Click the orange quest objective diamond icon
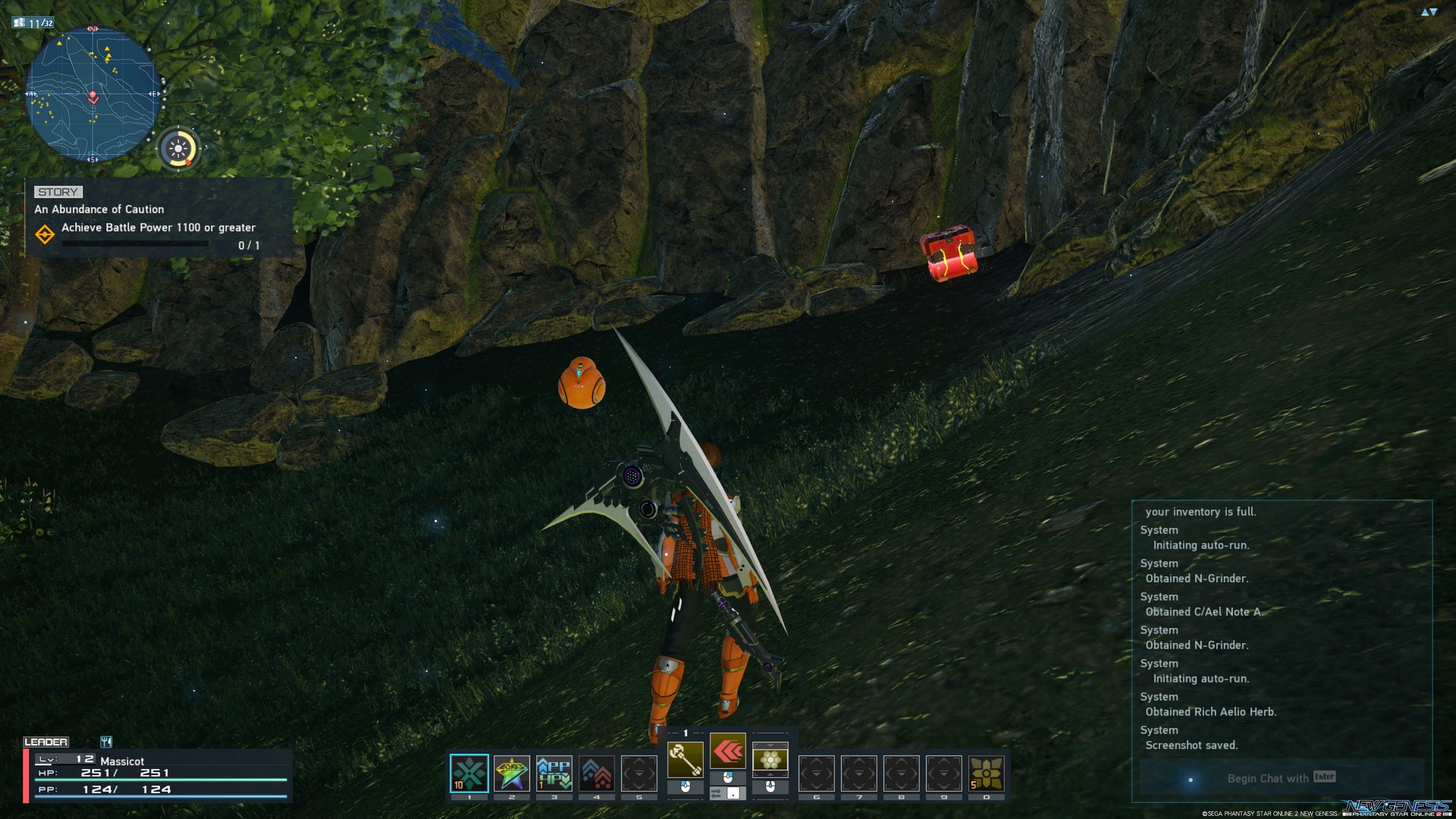This screenshot has width=1456, height=819. tap(45, 235)
